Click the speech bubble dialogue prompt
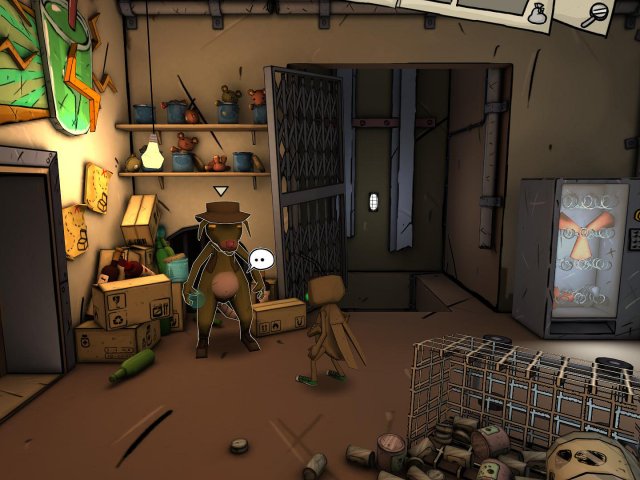This screenshot has width=640, height=480. pos(261,259)
